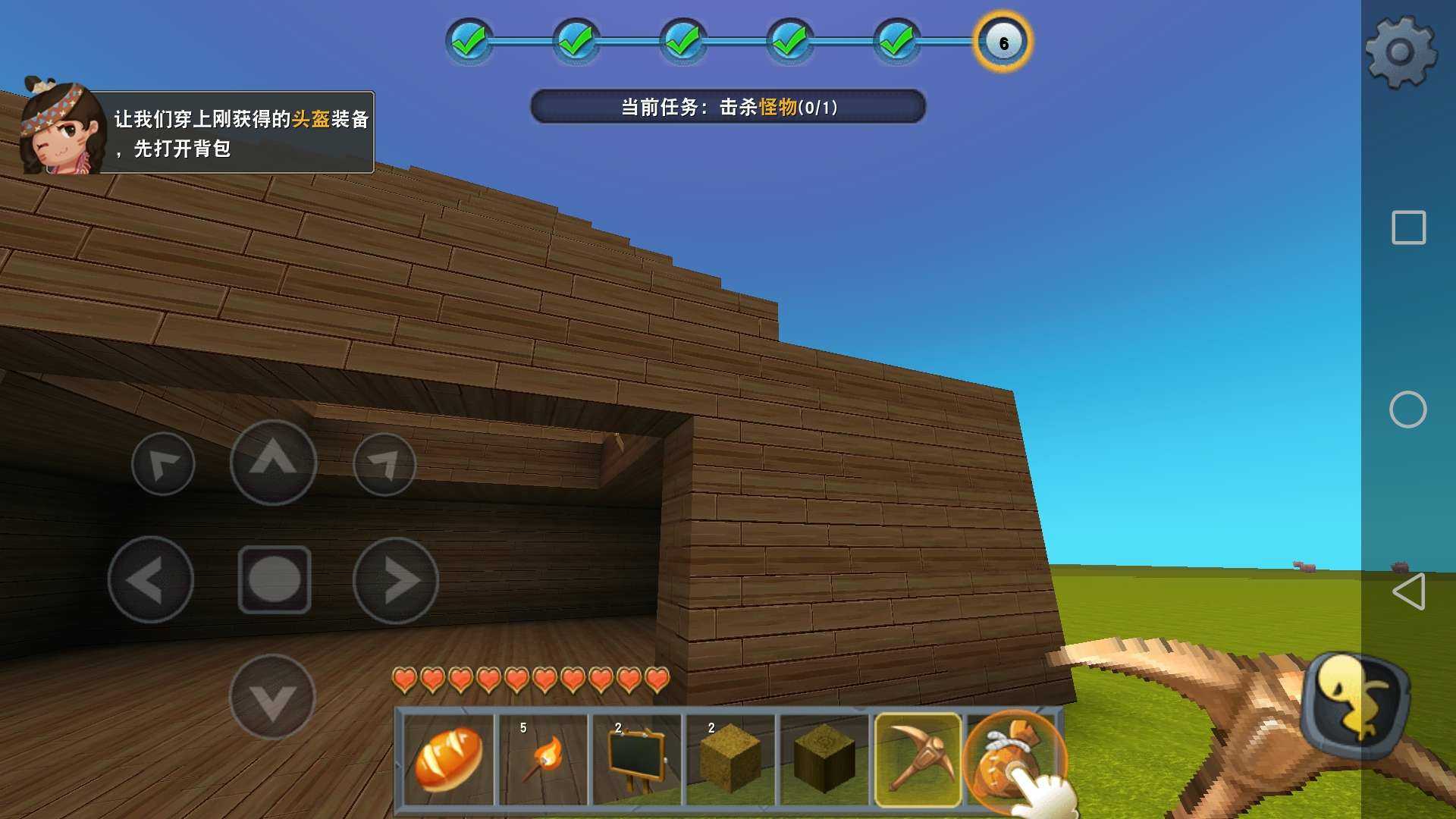Open the backpack bag icon
The height and width of the screenshot is (819, 1456).
pos(1012,759)
